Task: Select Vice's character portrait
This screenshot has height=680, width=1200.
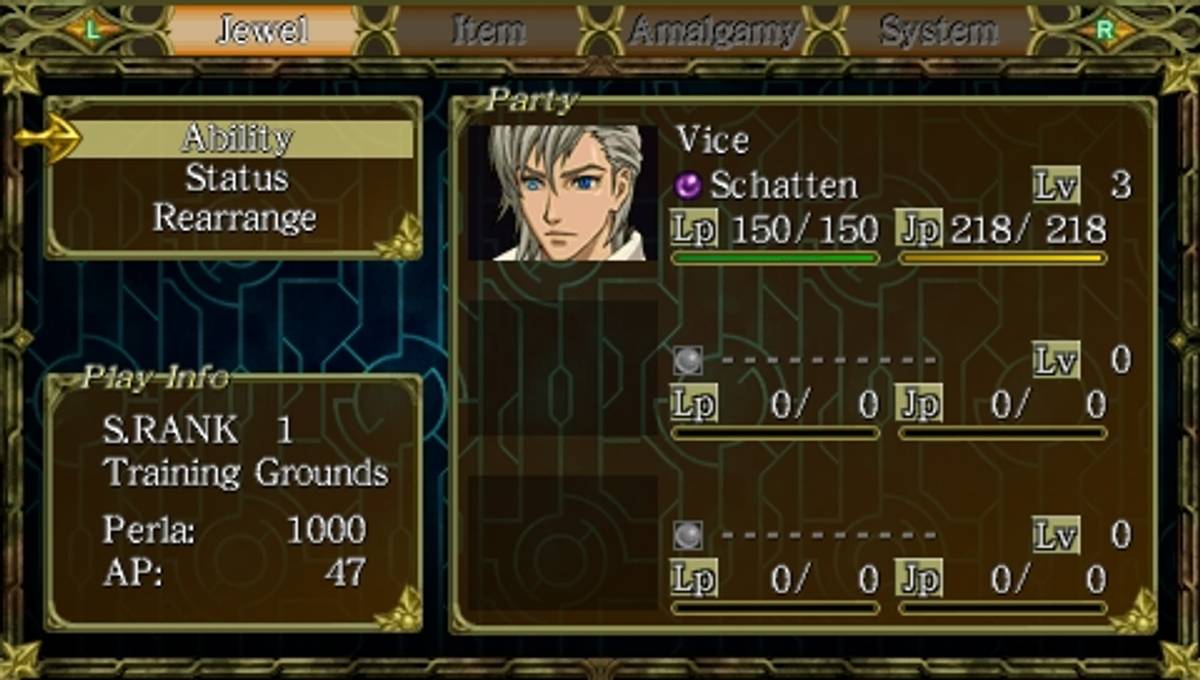Action: tap(563, 193)
